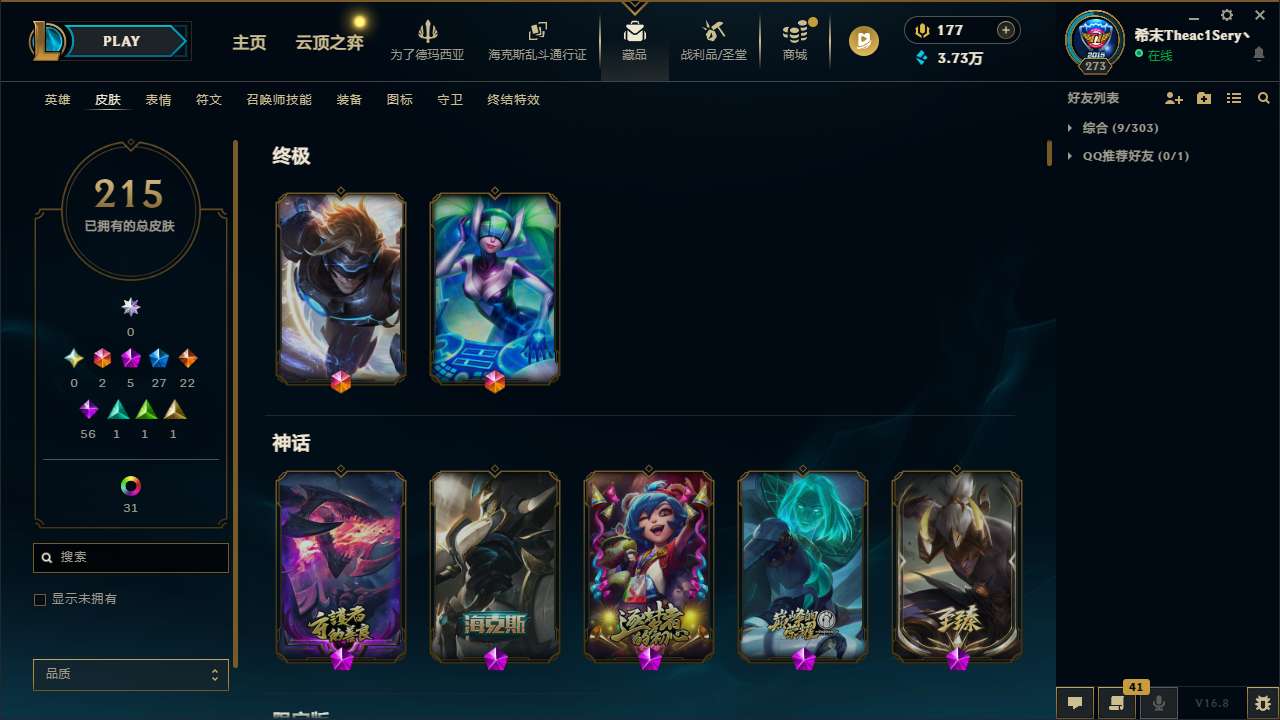Enable the '显示未拥有' checkbox
Screen dimensions: 1280x720
40,599
